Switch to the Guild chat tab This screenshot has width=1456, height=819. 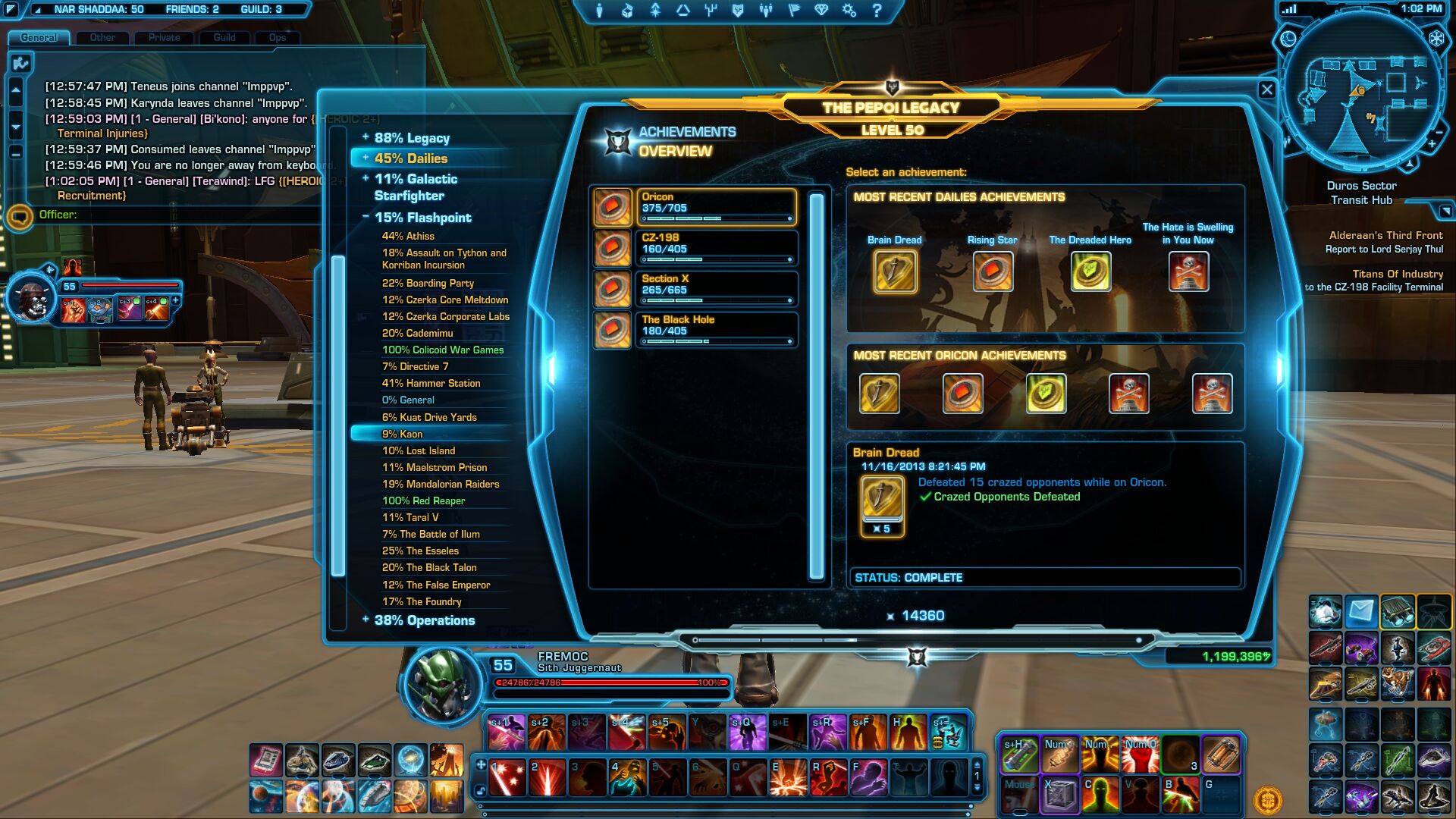[224, 37]
